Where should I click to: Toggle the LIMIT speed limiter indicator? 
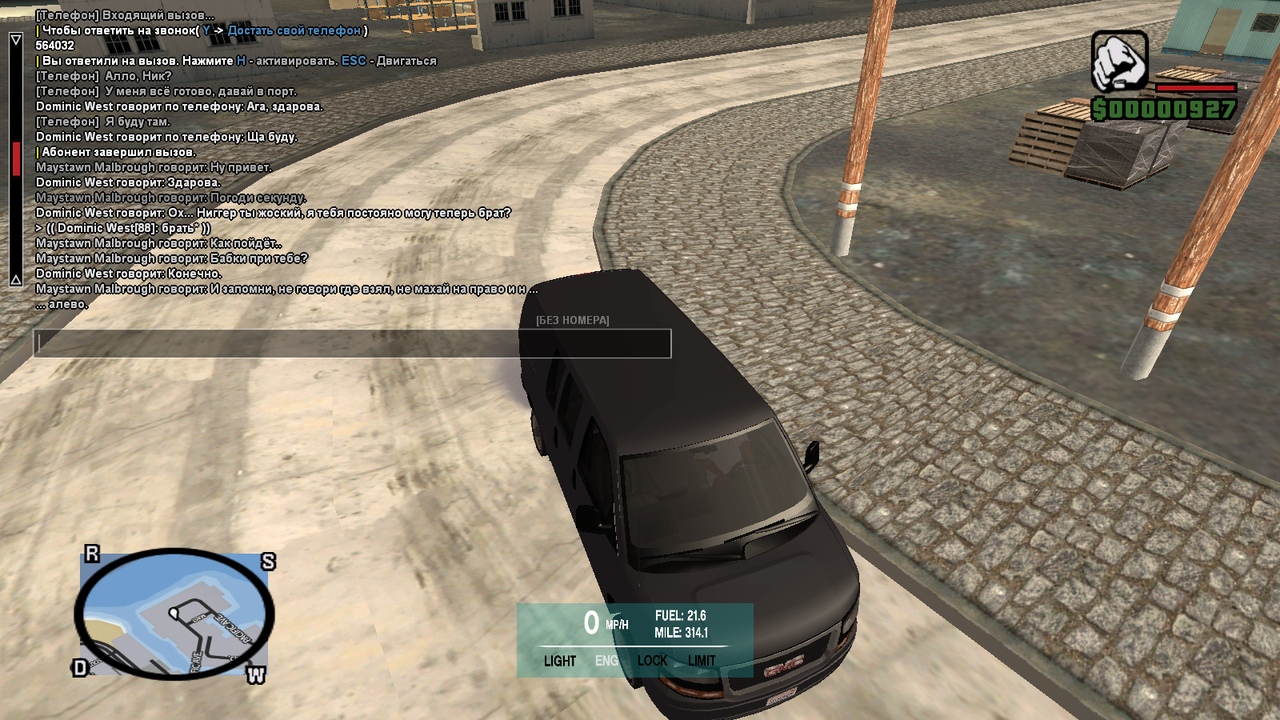coord(702,661)
